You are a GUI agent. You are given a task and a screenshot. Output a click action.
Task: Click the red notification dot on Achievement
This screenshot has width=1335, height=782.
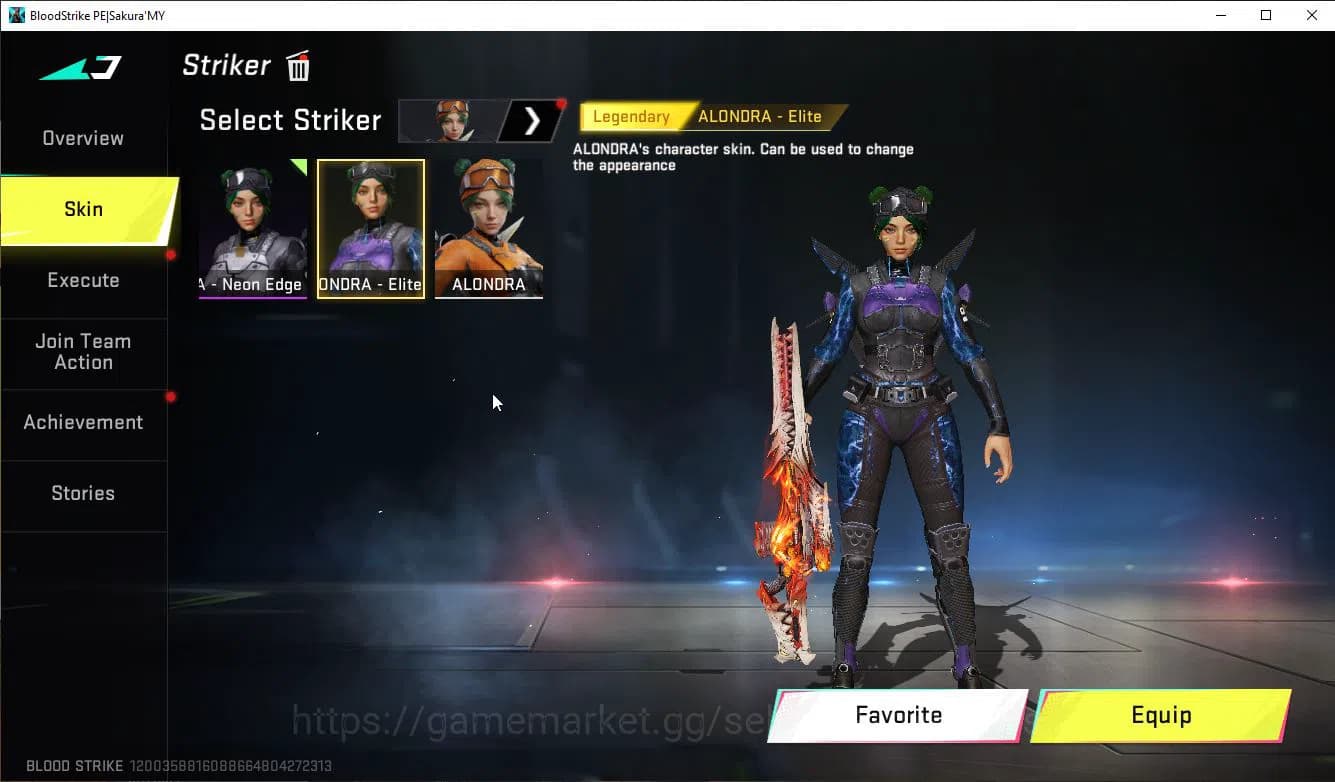coord(170,396)
